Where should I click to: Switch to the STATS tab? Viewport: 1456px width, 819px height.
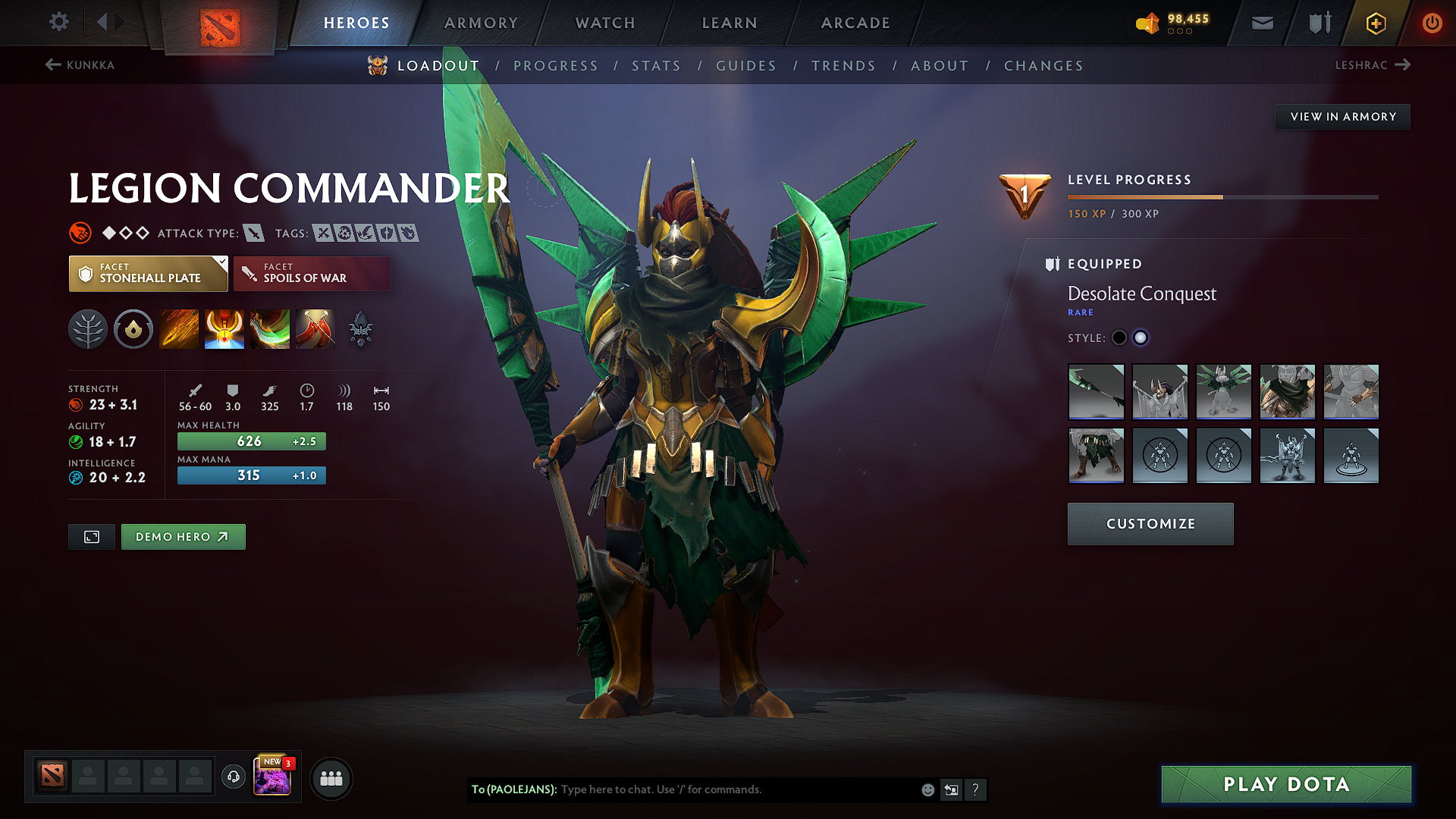pos(656,66)
